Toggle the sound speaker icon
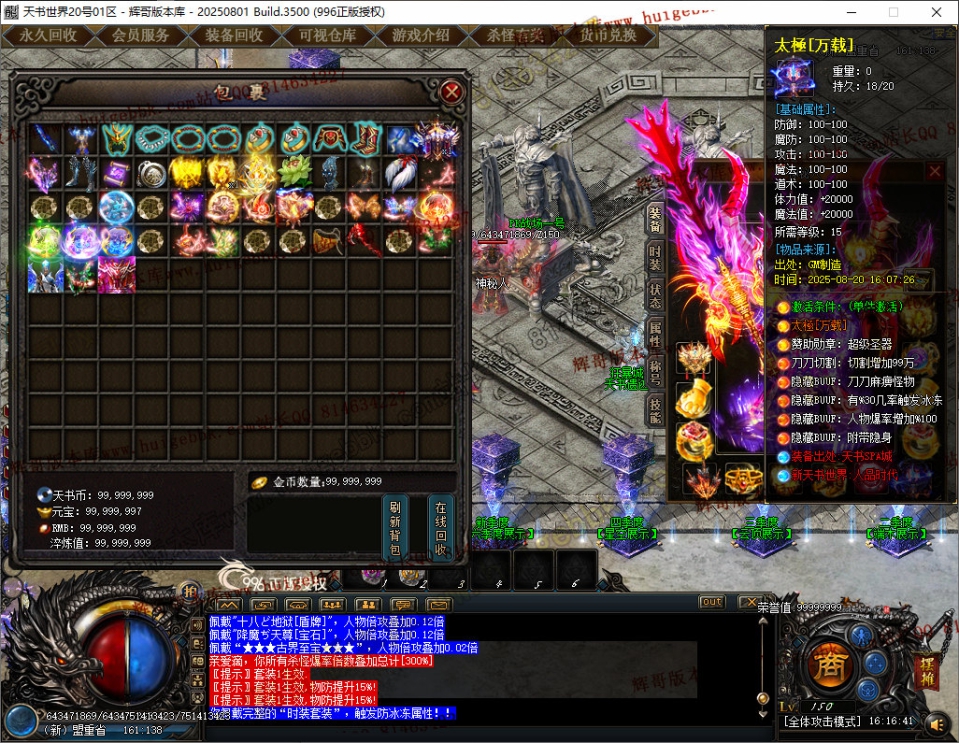 click(x=937, y=722)
